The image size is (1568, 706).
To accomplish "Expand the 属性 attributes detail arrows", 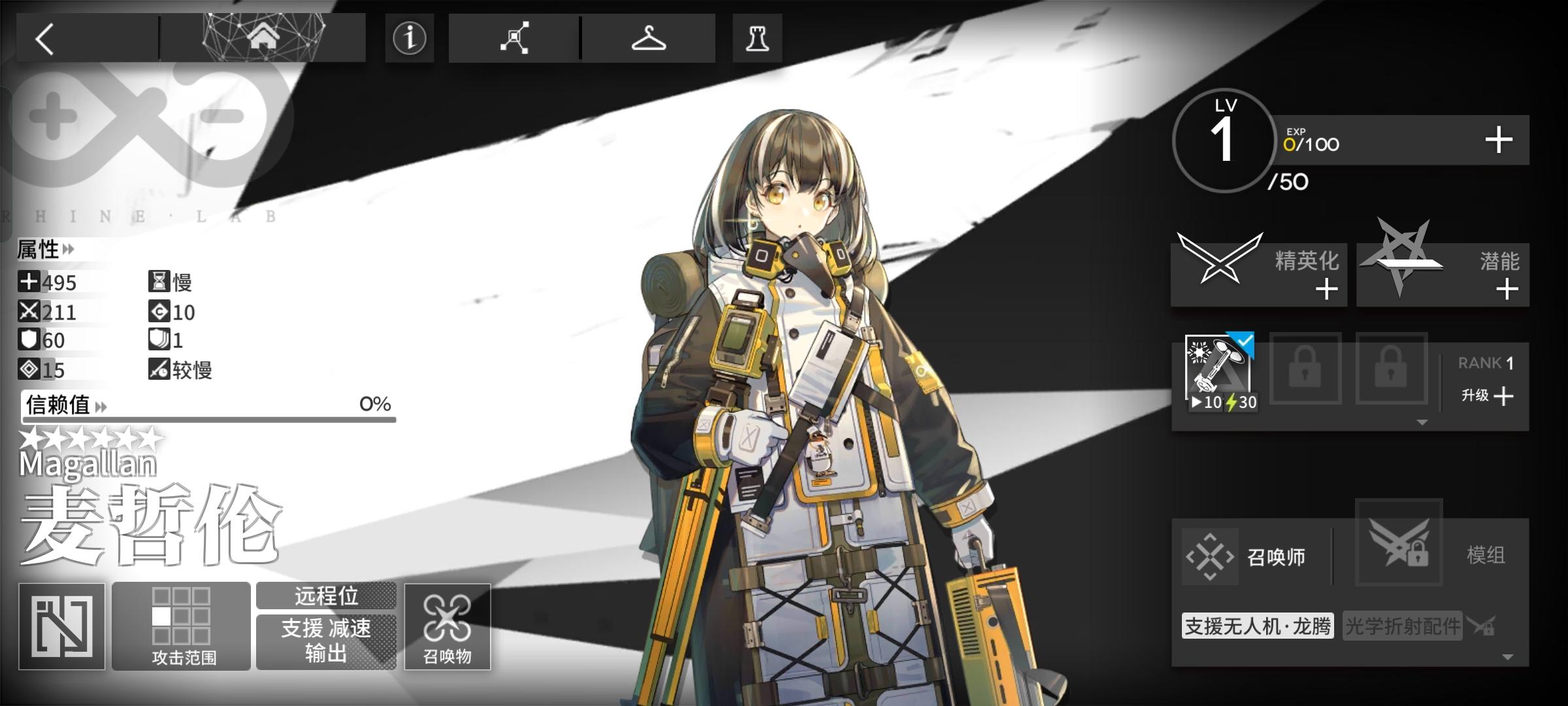I will pyautogui.click(x=67, y=250).
